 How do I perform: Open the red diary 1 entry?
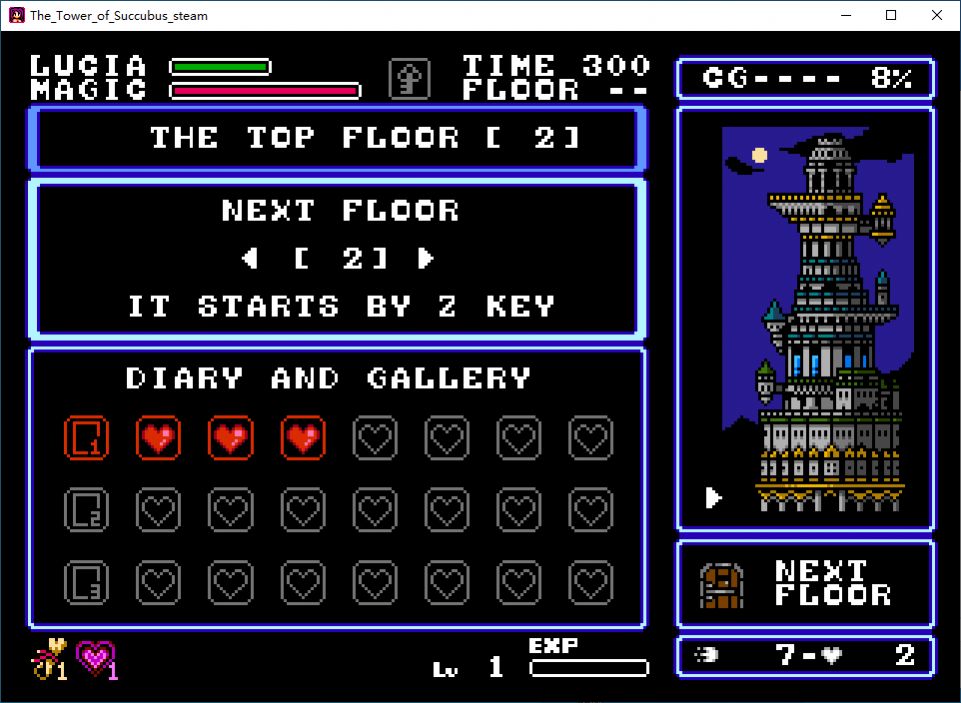(86, 438)
